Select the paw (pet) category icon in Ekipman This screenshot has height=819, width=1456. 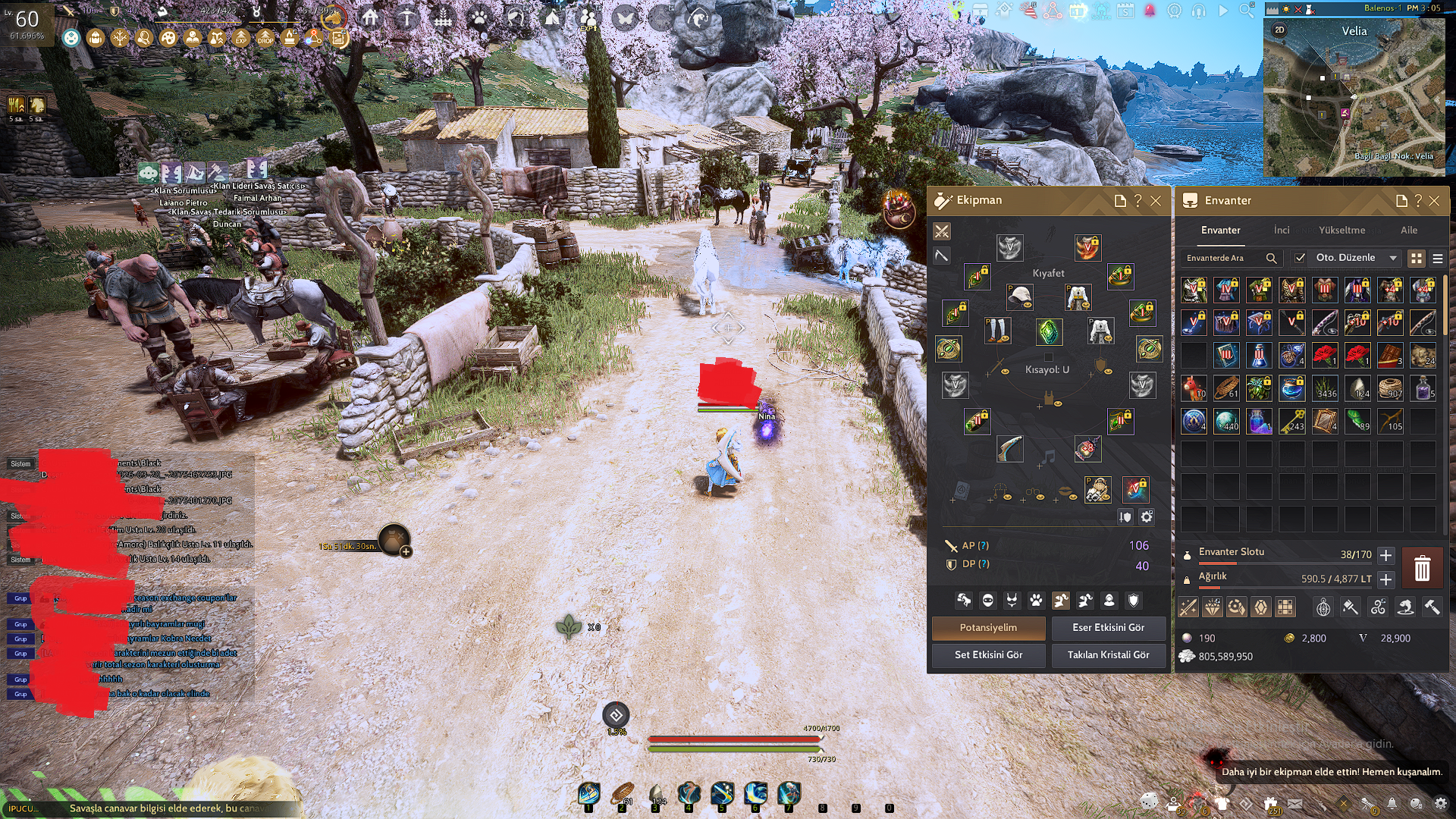point(1036,601)
